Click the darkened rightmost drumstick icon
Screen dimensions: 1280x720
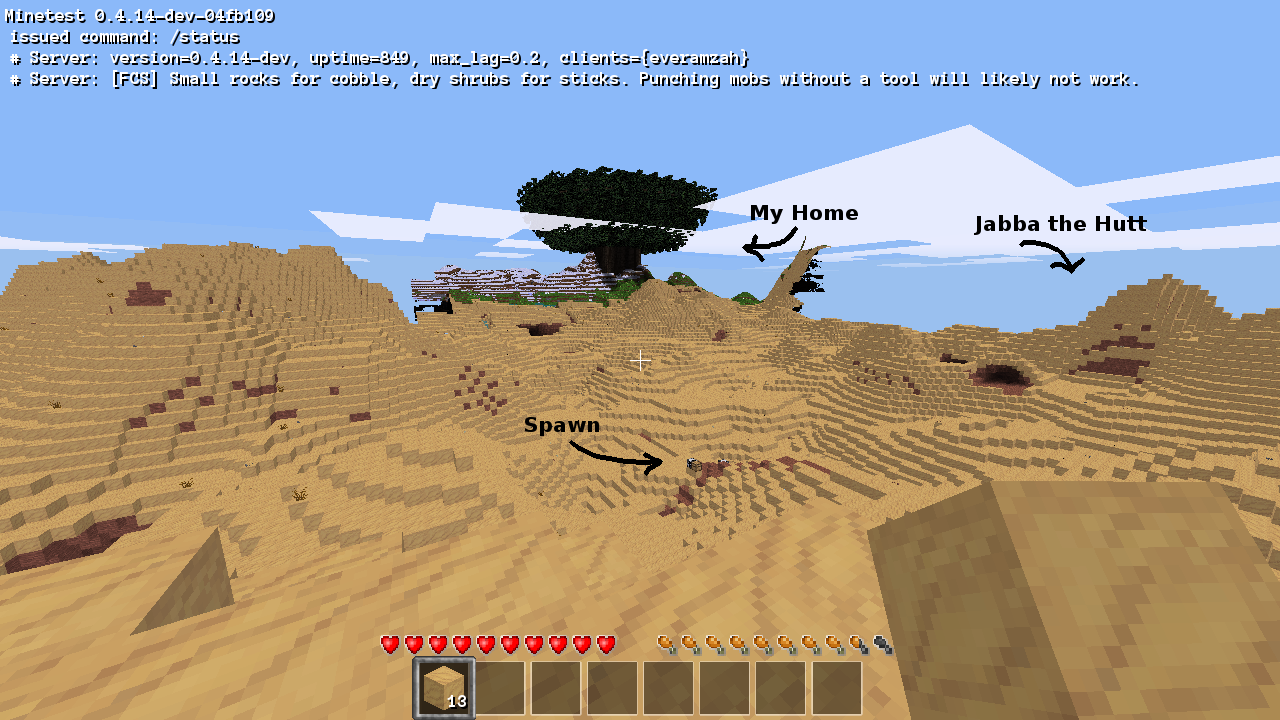tap(879, 644)
